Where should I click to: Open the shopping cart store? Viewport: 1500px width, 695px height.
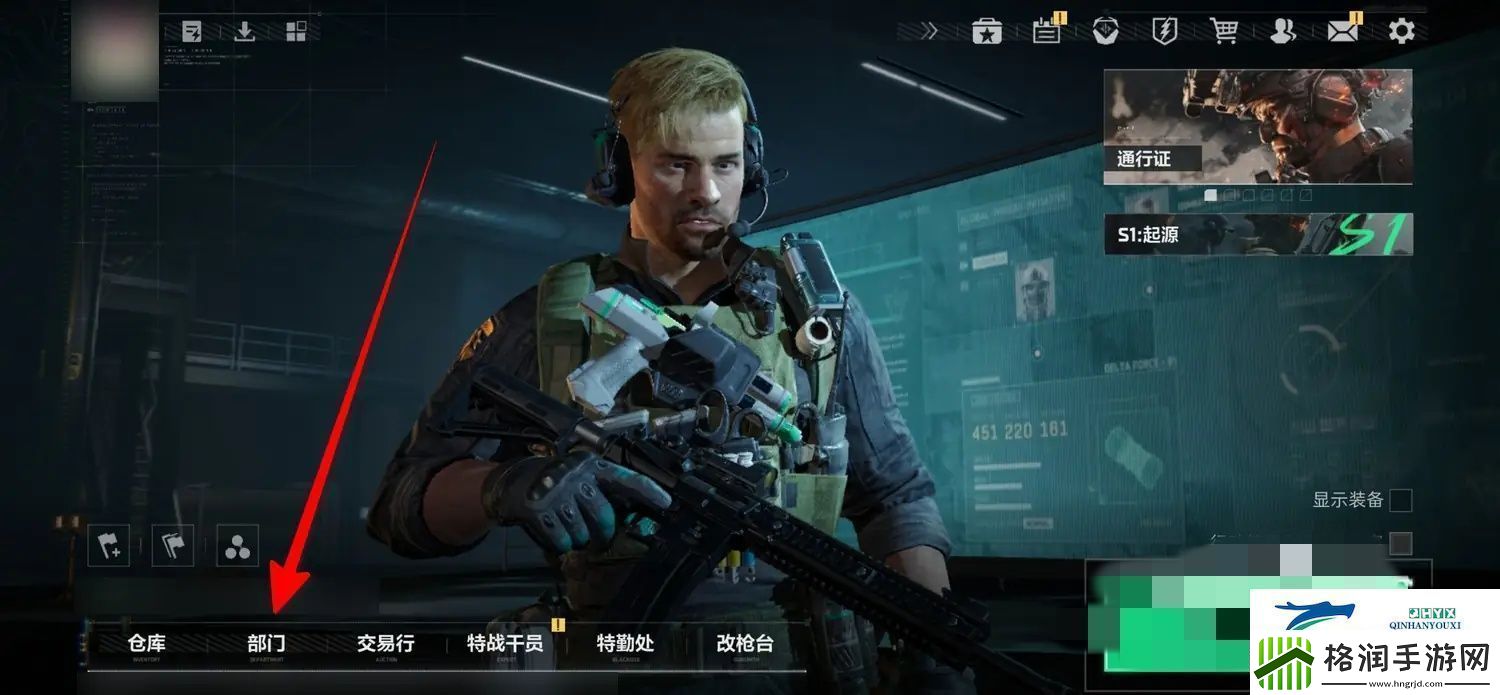point(1224,31)
